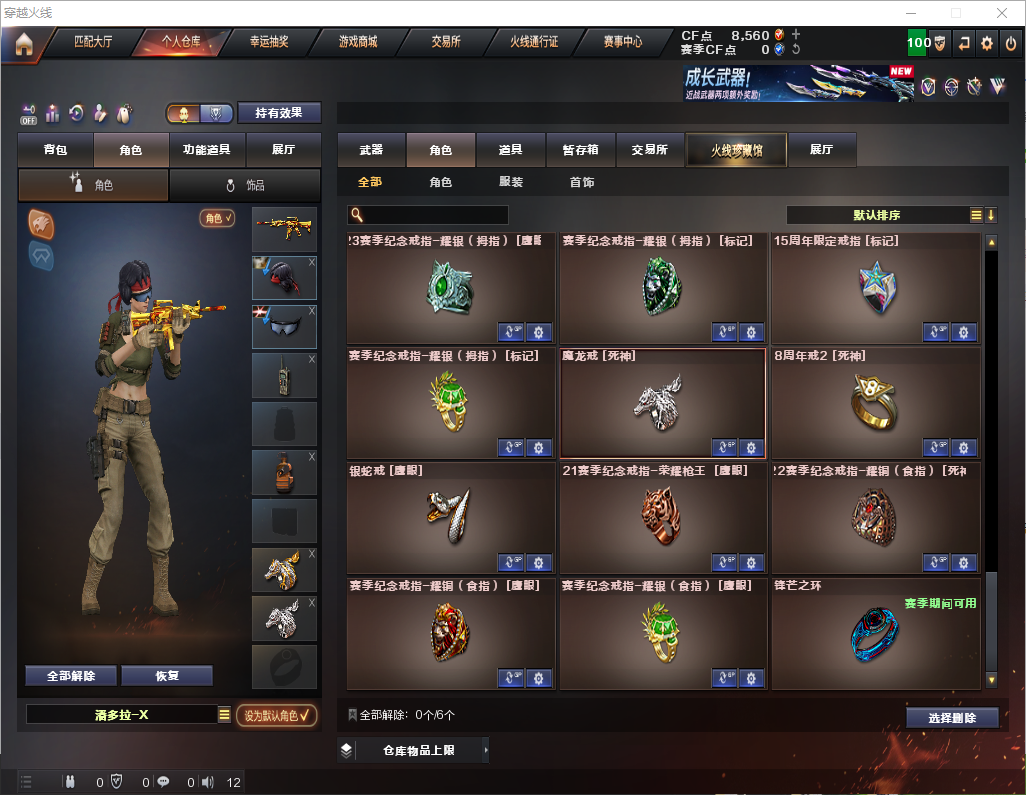Open the 火线珍藏馆 collection tab
This screenshot has height=795, width=1026.
pos(736,150)
